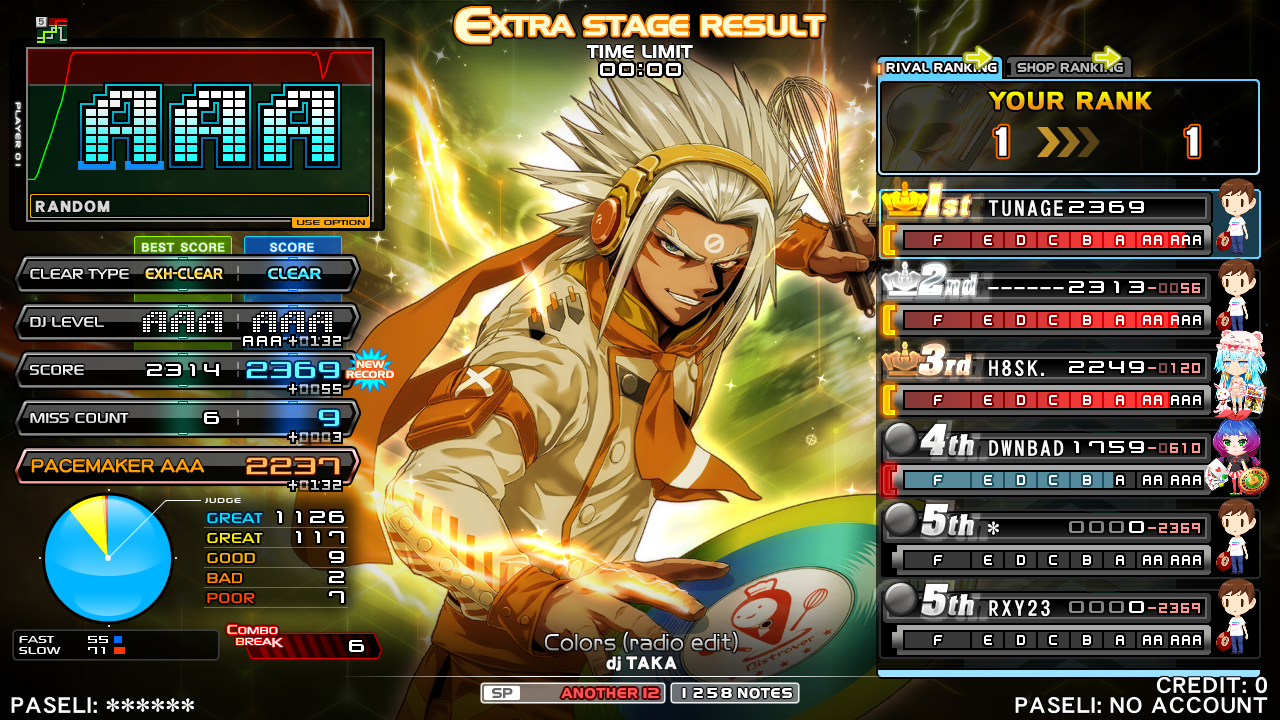Open the Shop Ranking tab
Image resolution: width=1280 pixels, height=720 pixels.
pyautogui.click(x=1068, y=68)
